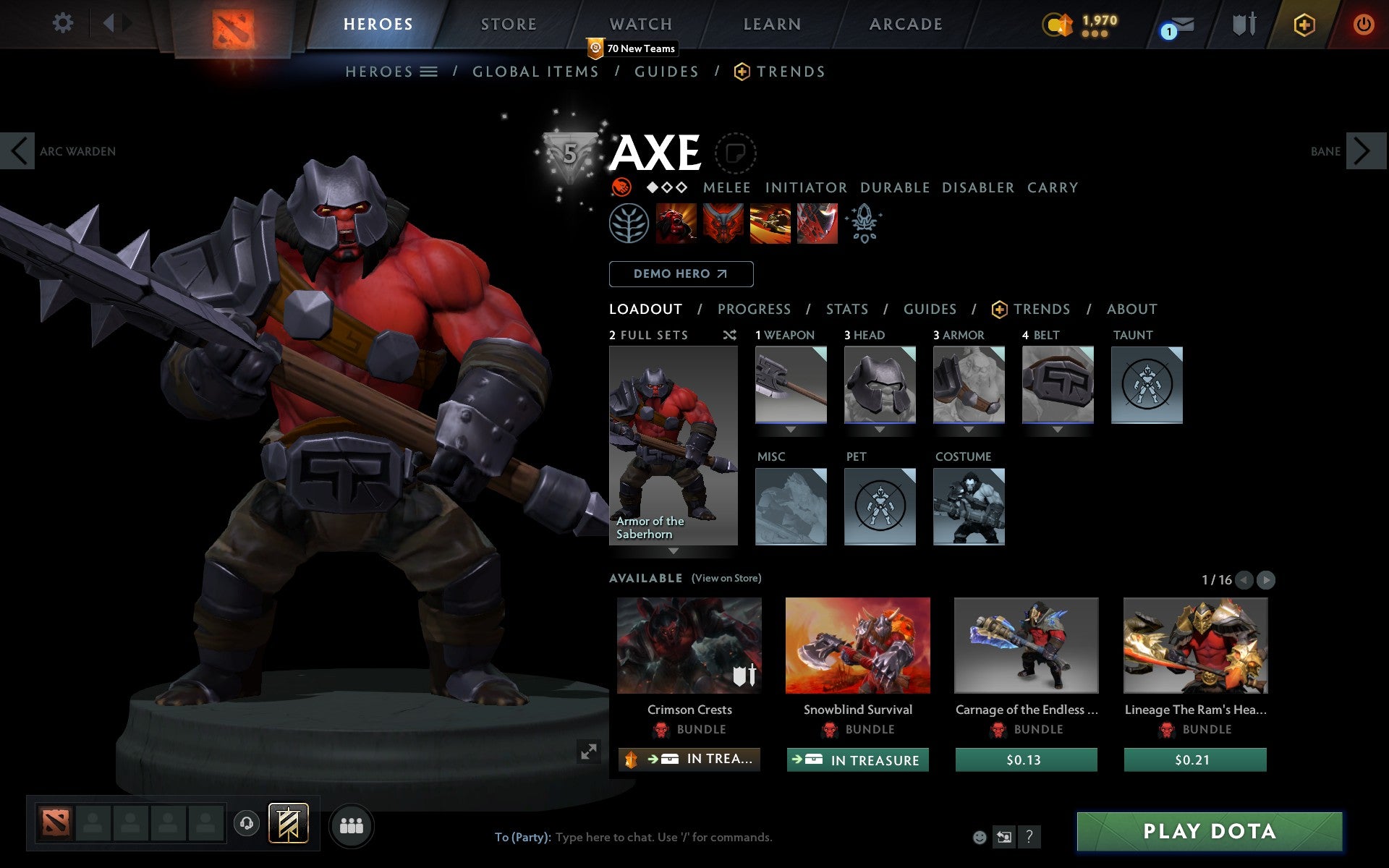Viewport: 1389px width, 868px height.
Task: Open the heroes list hamburger dropdown
Action: click(x=428, y=72)
